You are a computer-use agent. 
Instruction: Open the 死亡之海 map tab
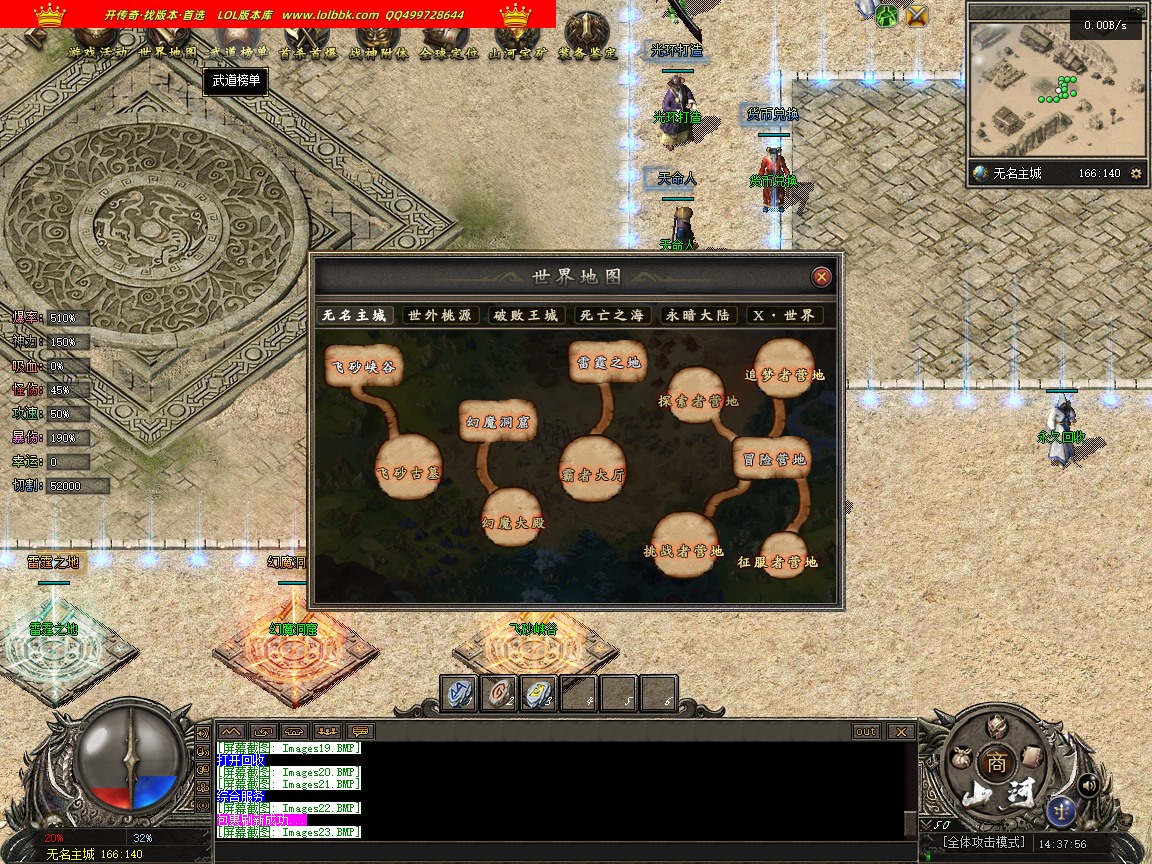coord(612,315)
